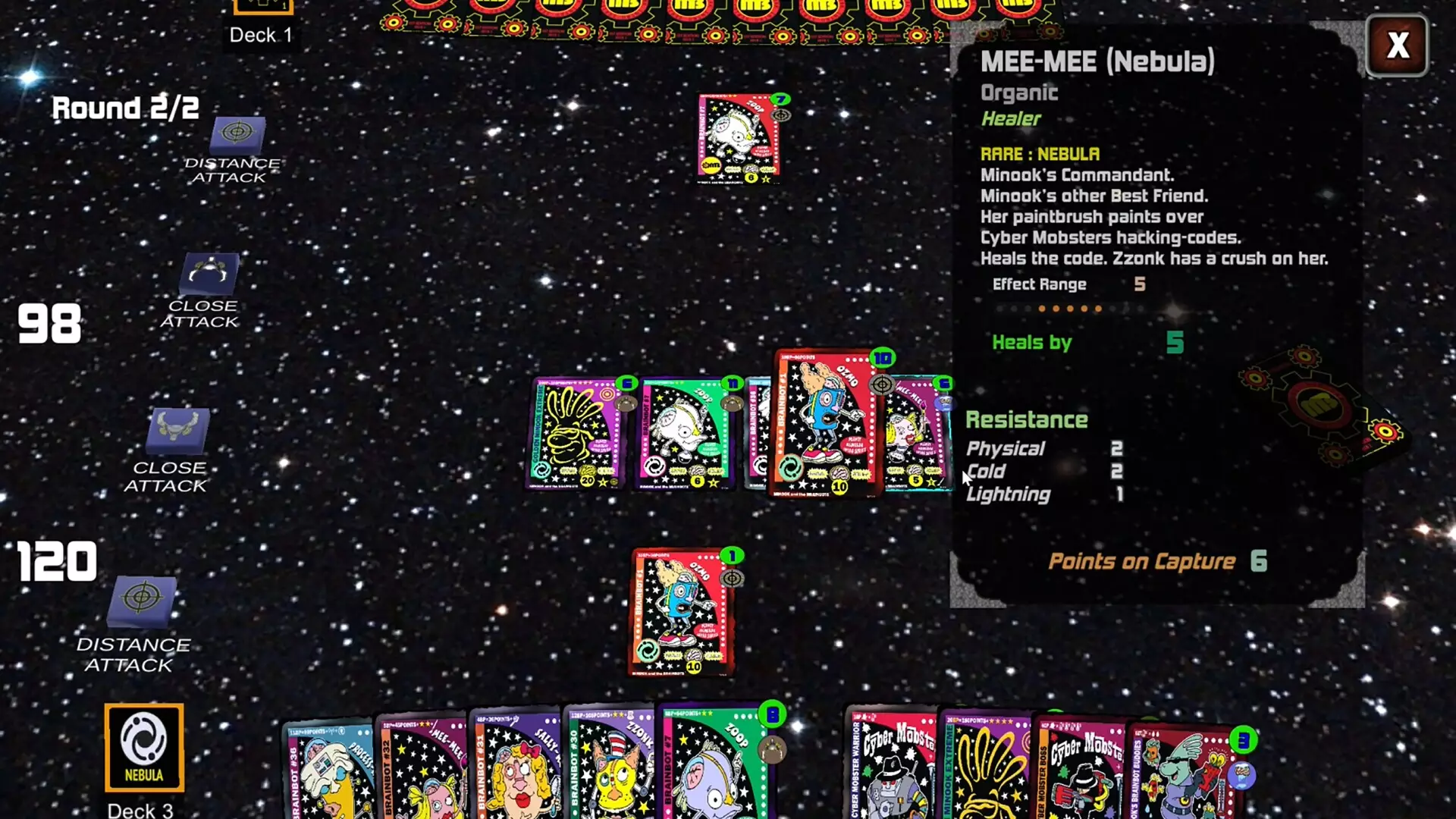Open Deck 3 via the Nebula icon
The image size is (1456, 819).
[x=143, y=747]
